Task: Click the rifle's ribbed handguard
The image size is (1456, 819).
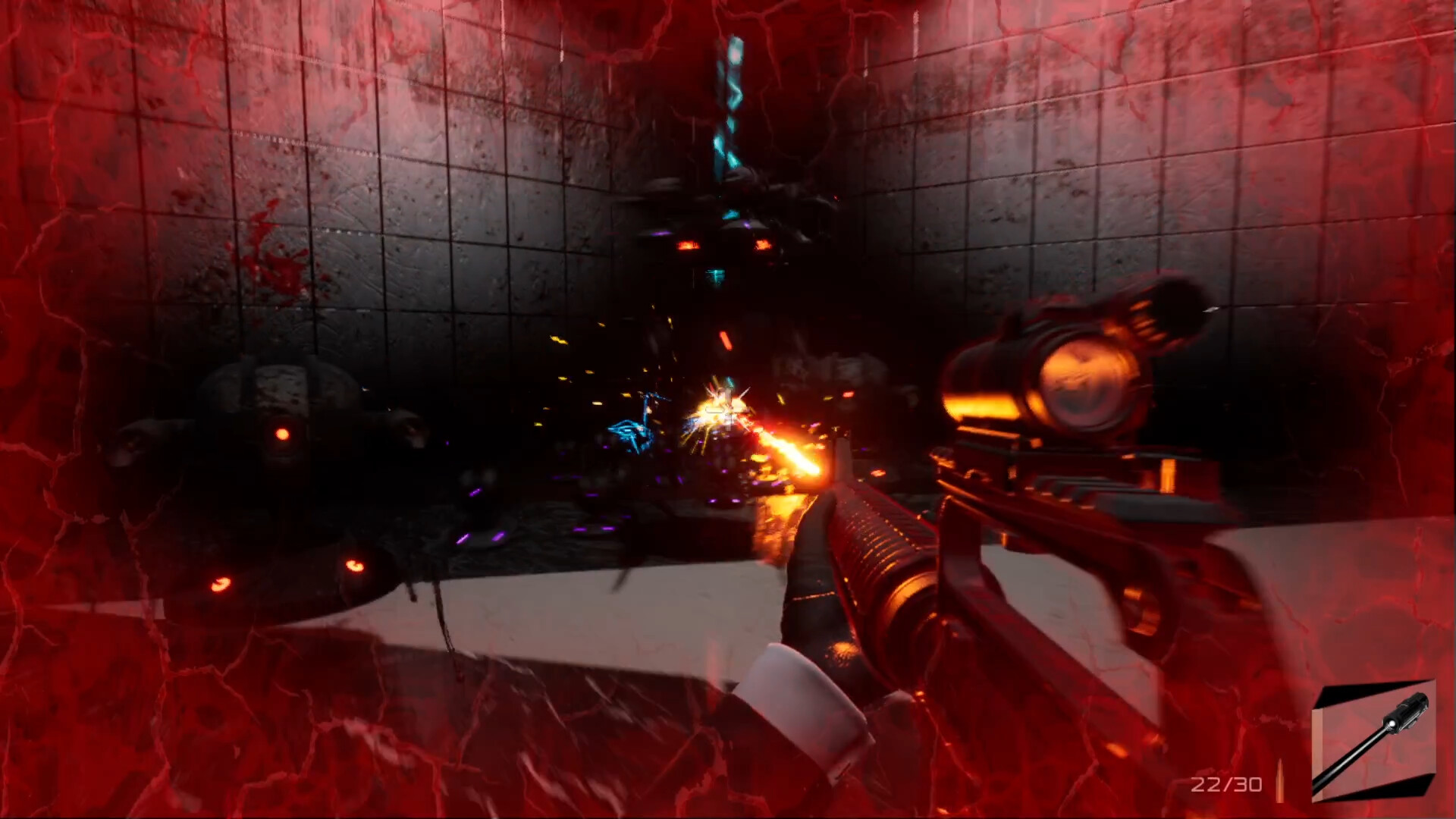Action: click(880, 546)
